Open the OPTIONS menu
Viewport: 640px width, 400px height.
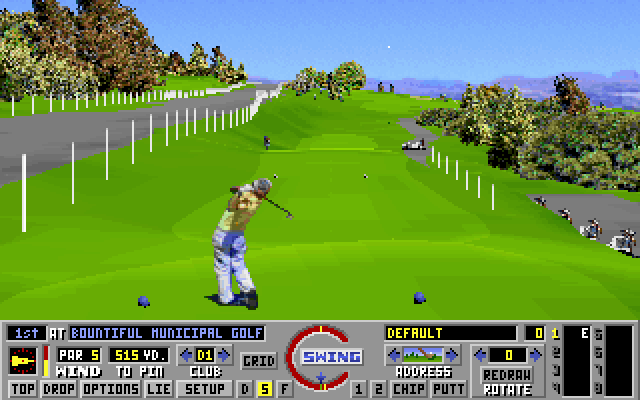(x=109, y=388)
